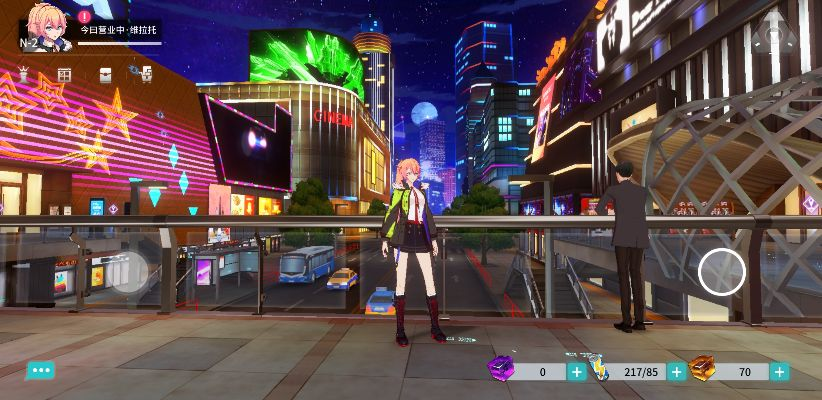822x400 pixels.
Task: Add more purple gem currency
Action: pos(577,372)
